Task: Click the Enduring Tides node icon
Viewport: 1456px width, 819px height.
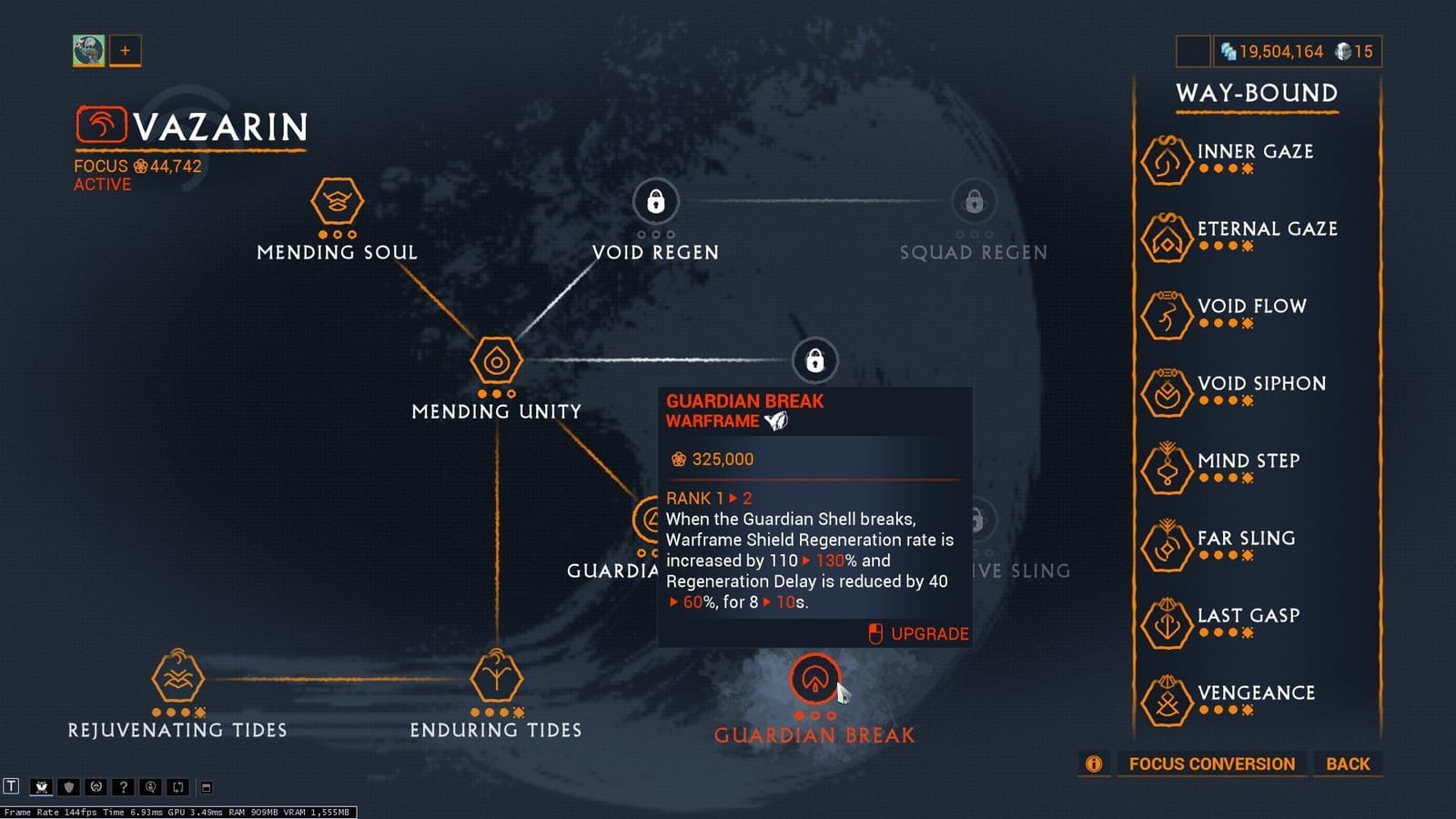Action: point(496,678)
